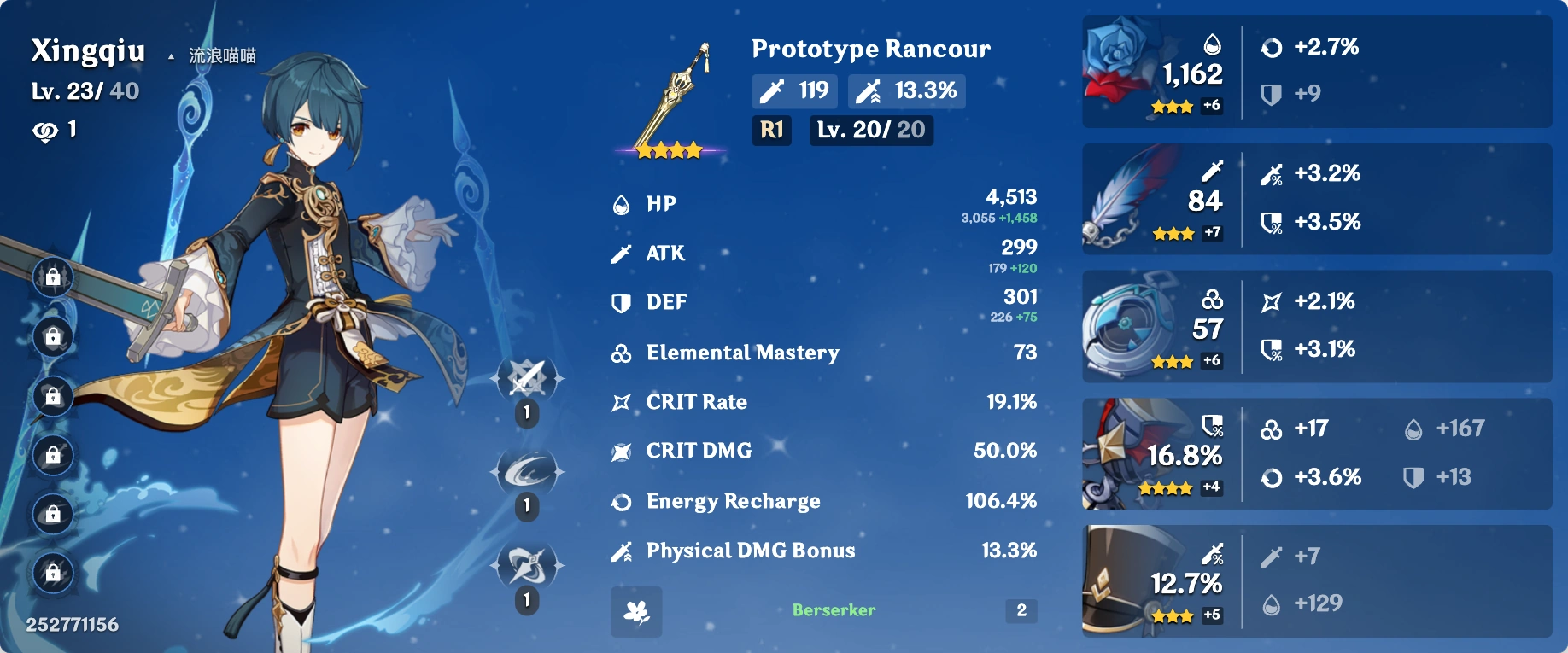
Task: Toggle the bottom constellation lock
Action: [x=51, y=573]
